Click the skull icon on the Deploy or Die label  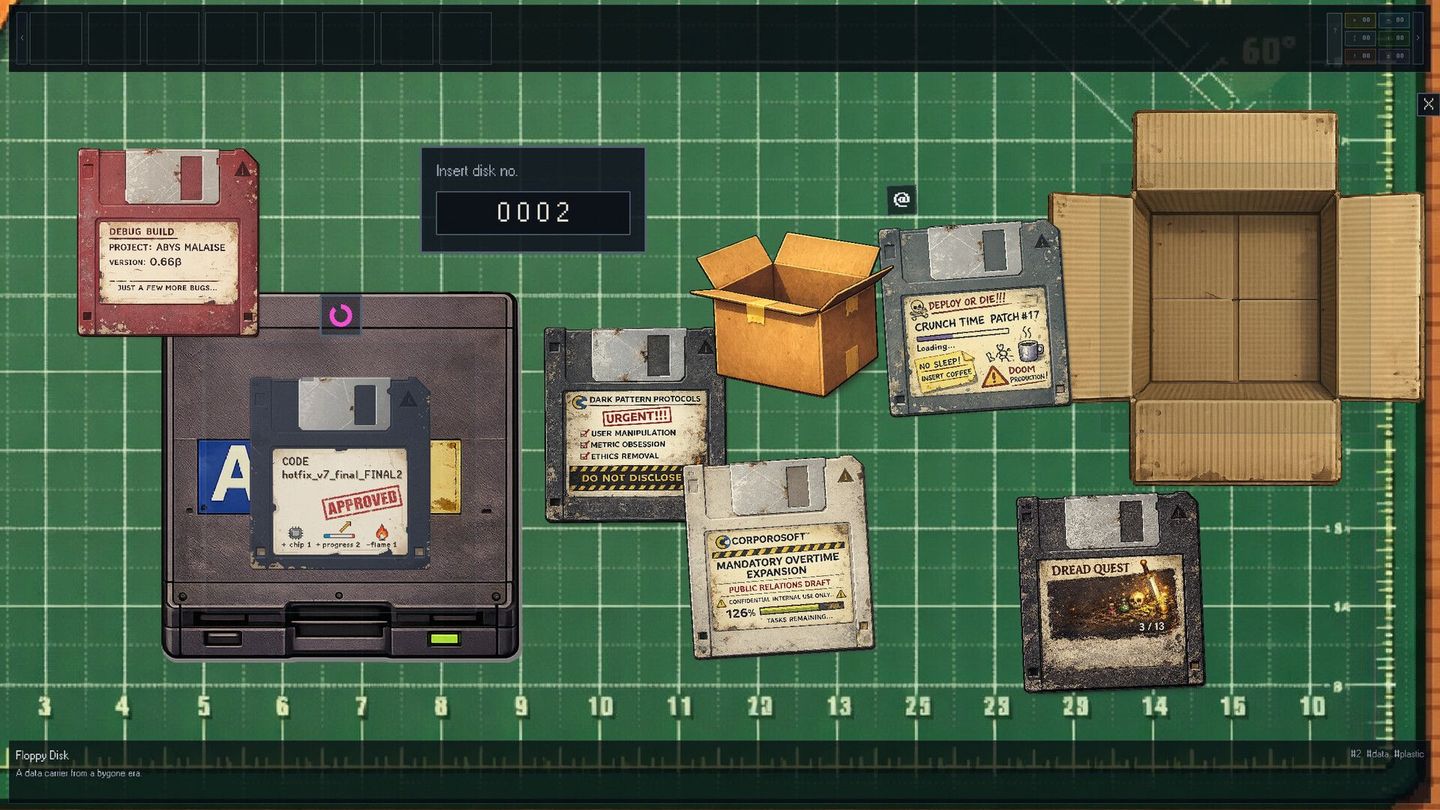pyautogui.click(x=917, y=307)
